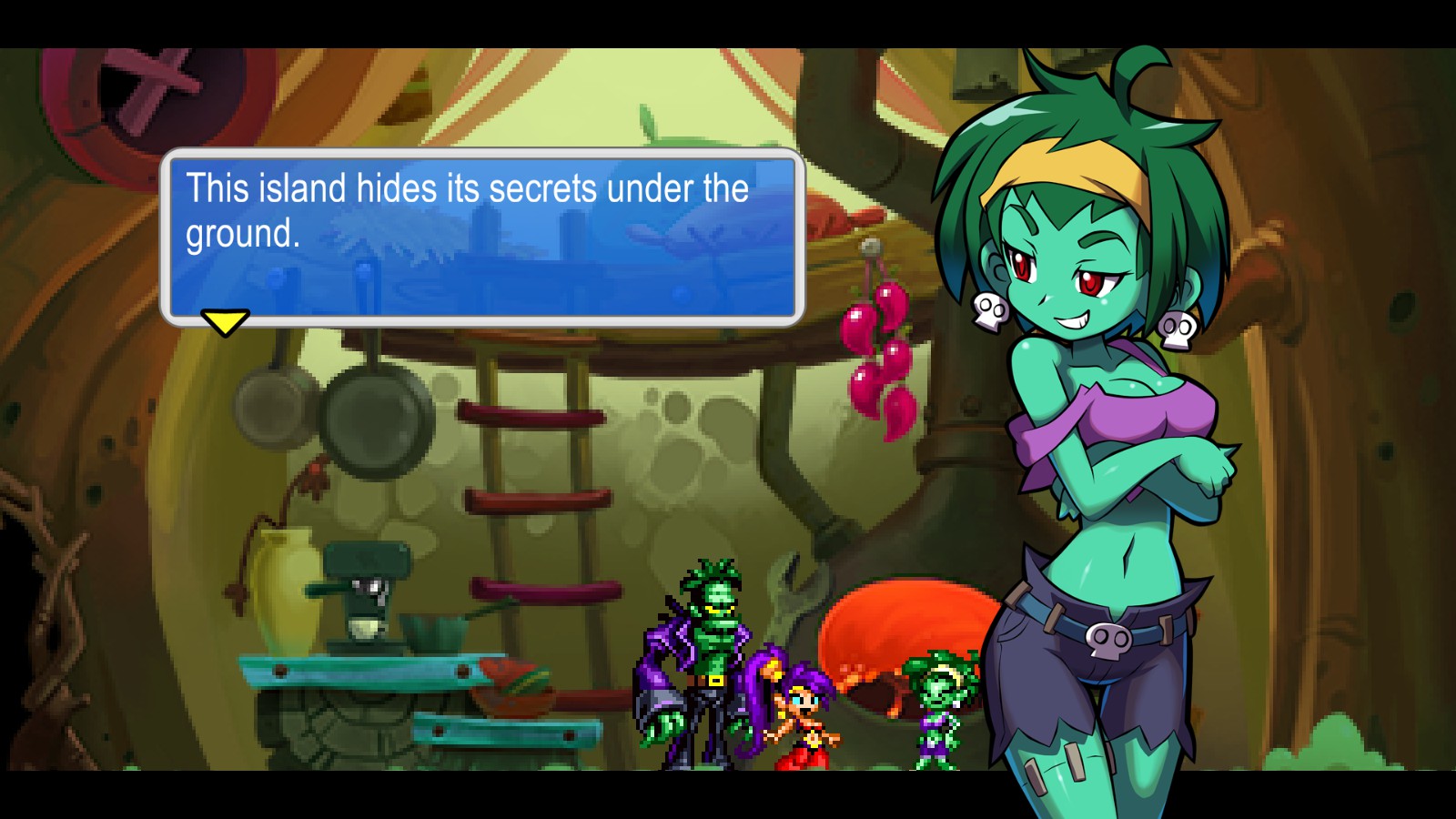Click the blue dialogue text box
The image size is (1456, 819).
[x=481, y=237]
